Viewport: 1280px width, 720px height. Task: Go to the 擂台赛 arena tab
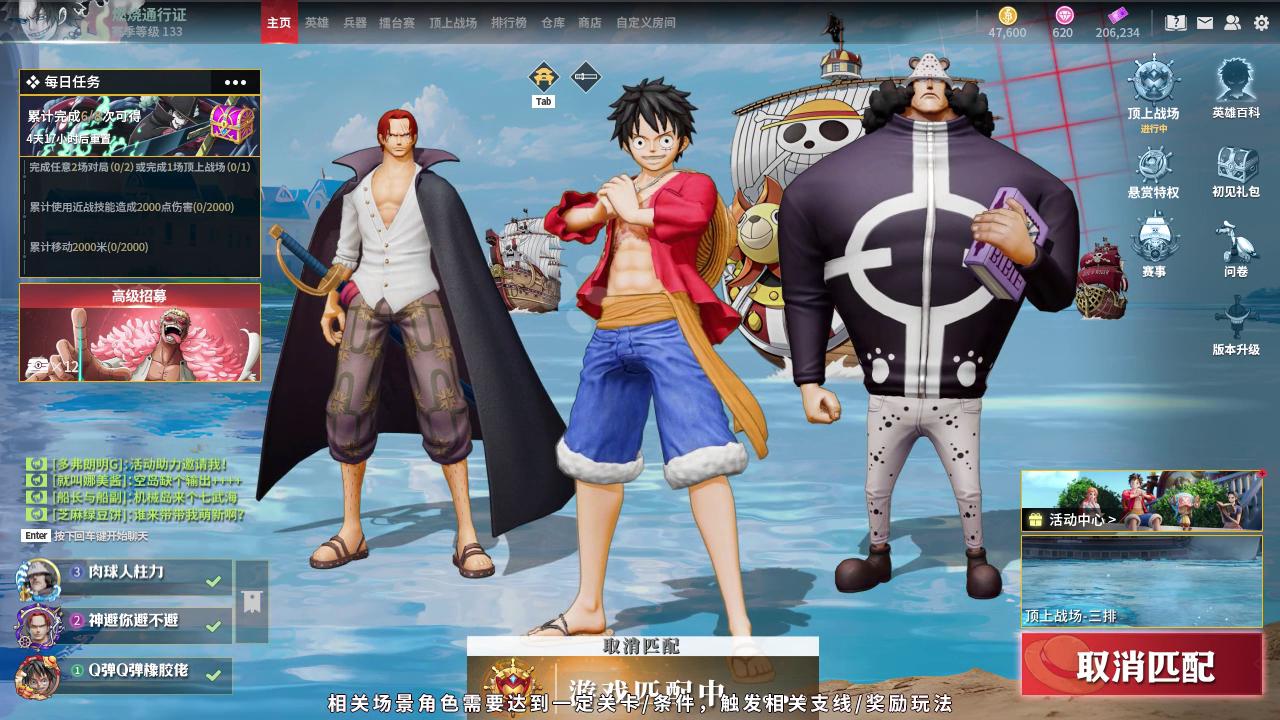(397, 22)
